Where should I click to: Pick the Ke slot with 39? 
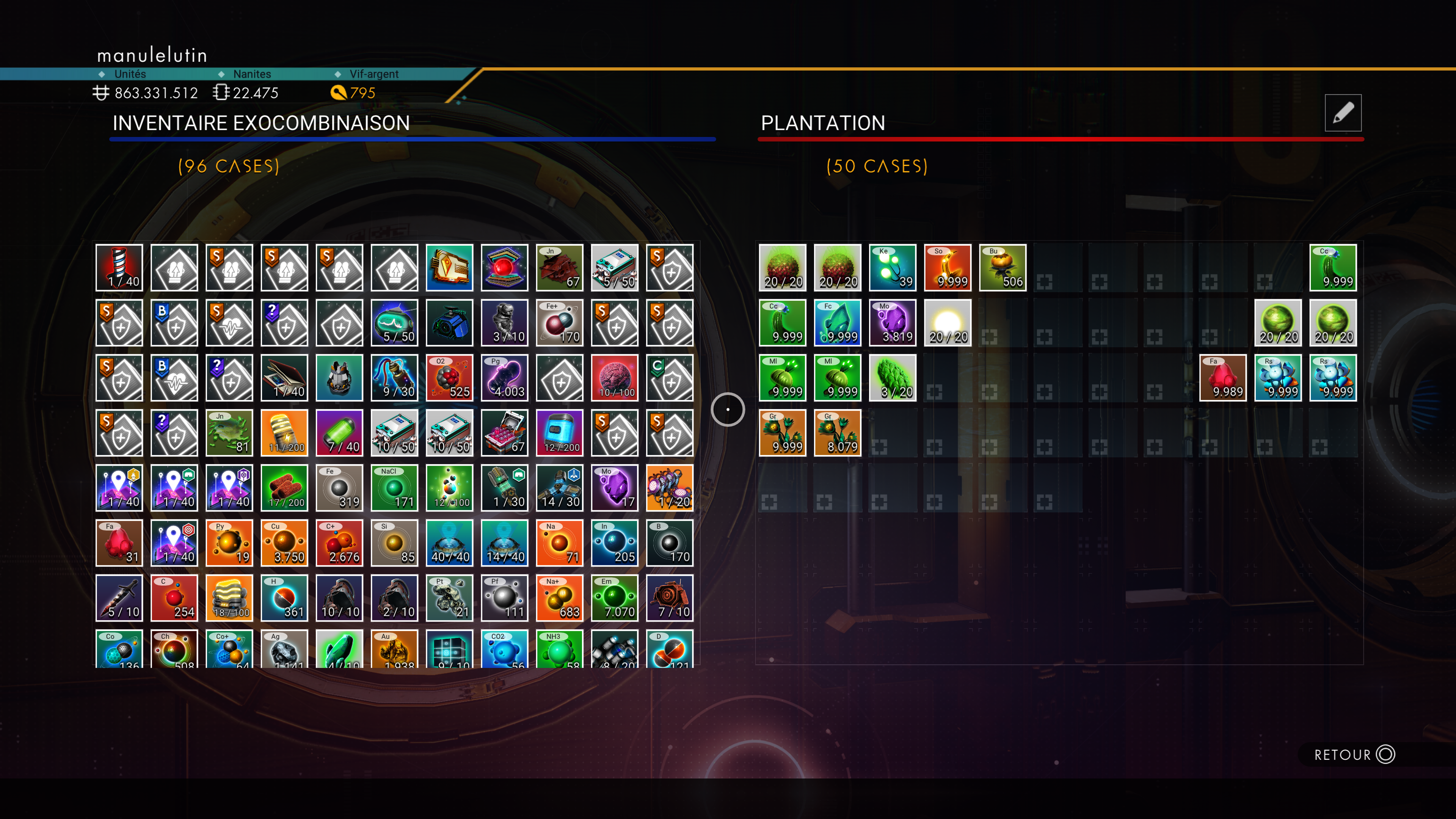(893, 267)
